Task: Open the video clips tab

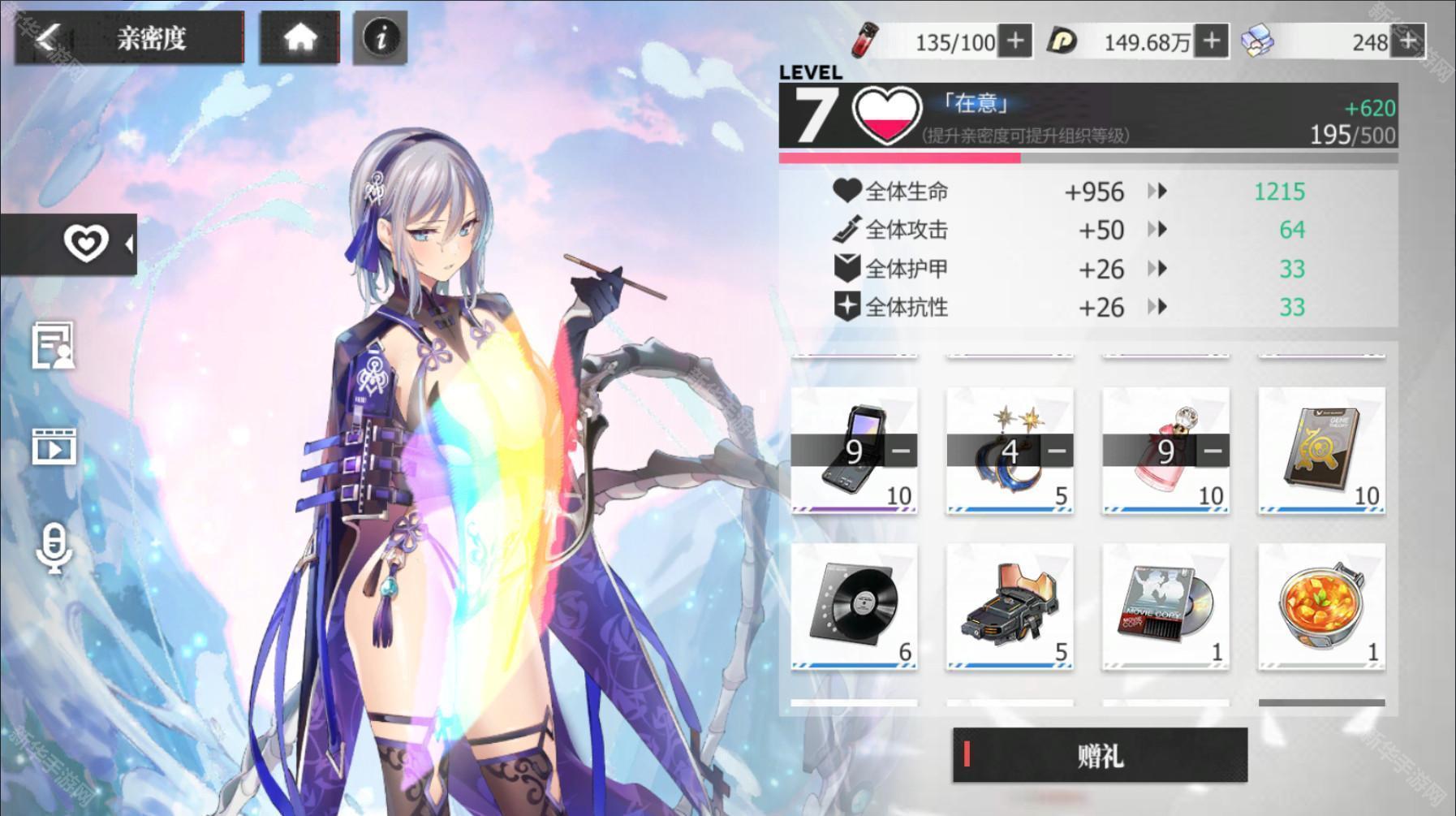Action: click(x=54, y=447)
